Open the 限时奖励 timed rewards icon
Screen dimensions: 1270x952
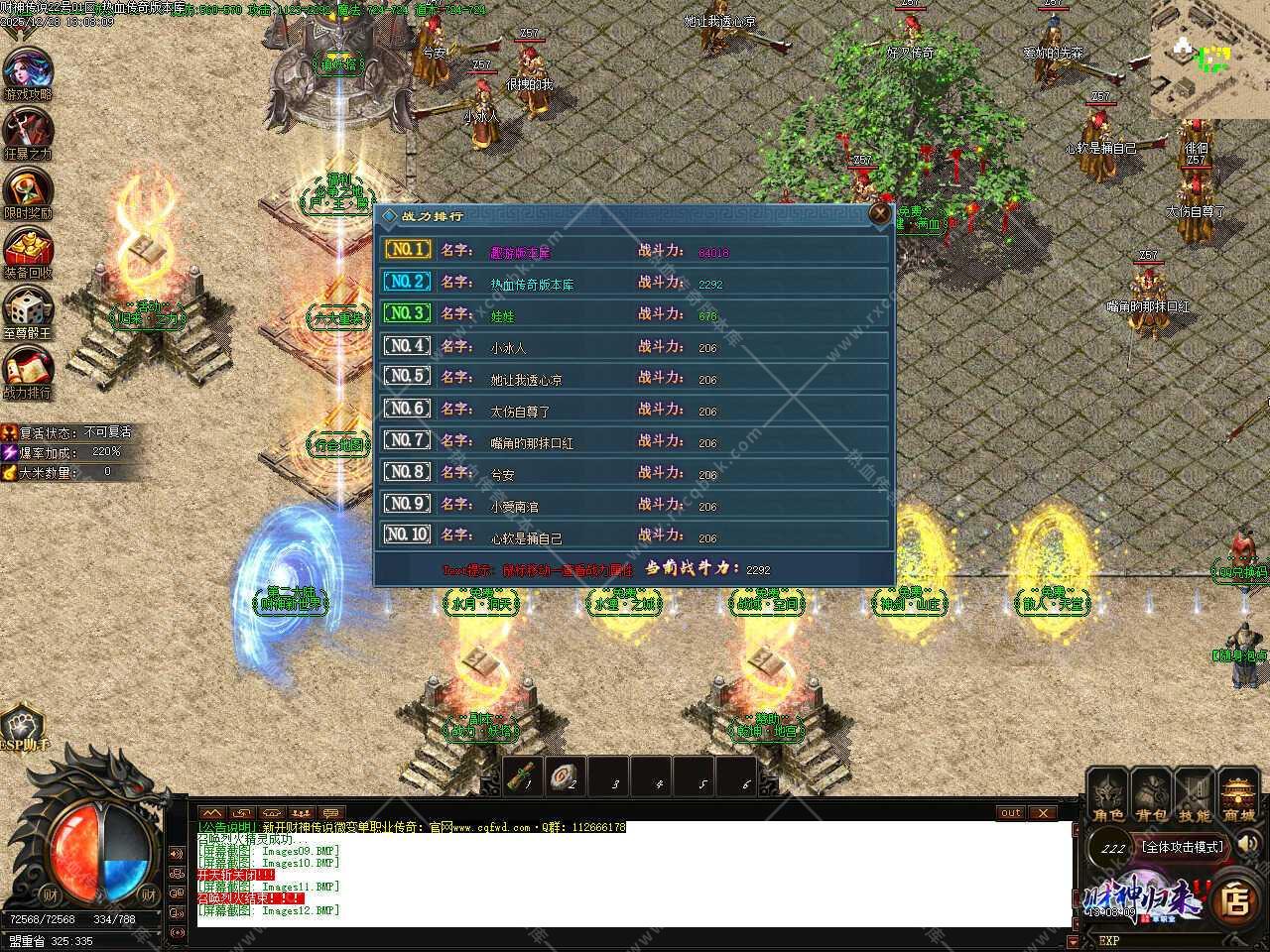[28, 190]
